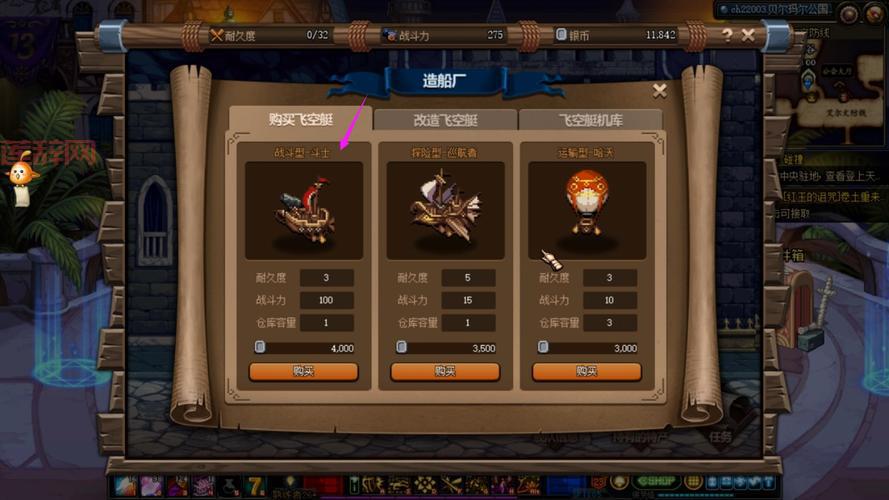
Task: Select the red-sailed battle airship picture
Action: pos(303,211)
